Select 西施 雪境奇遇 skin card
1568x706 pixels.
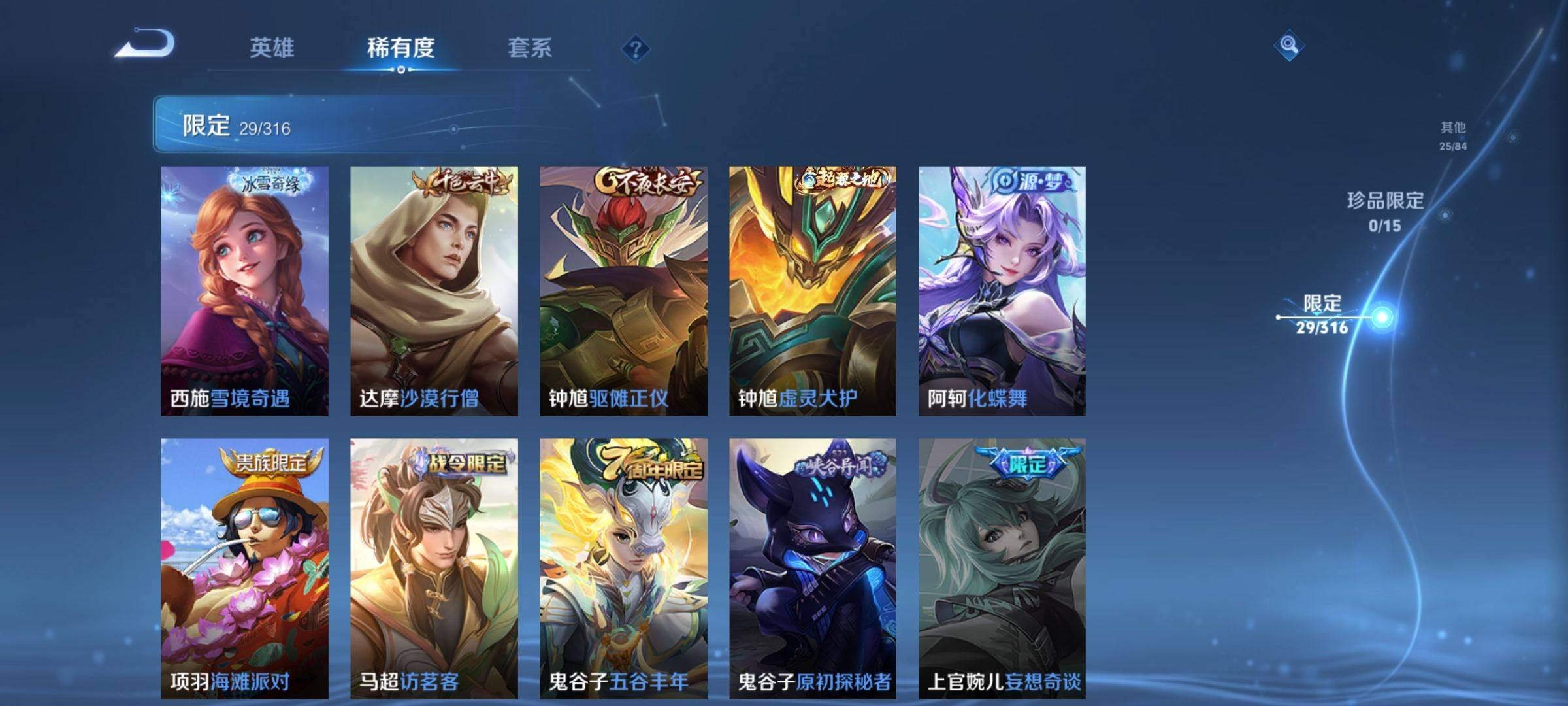244,290
